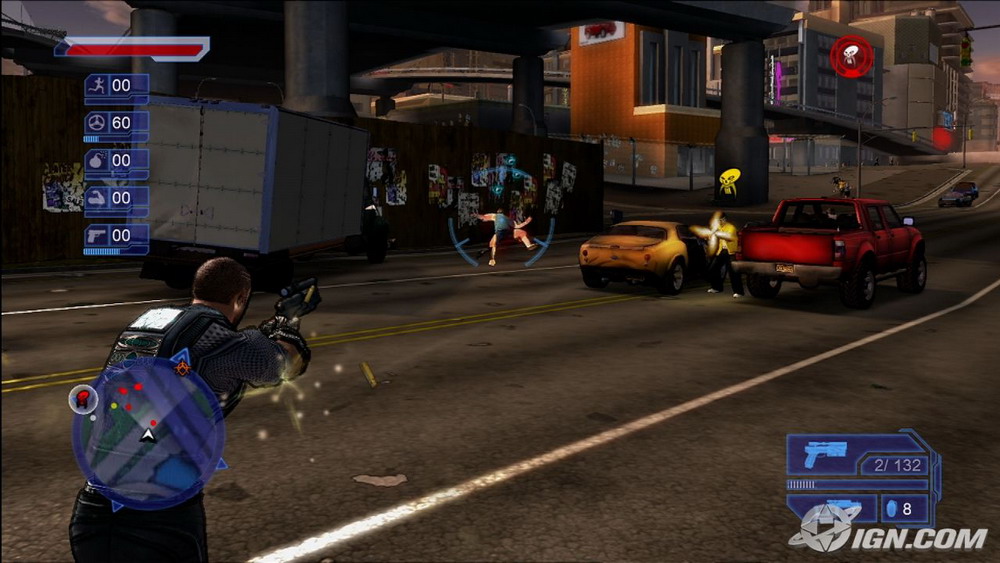Screen dimensions: 1000x563
Task: Select the equipped primary weapon icon
Action: [x=825, y=454]
